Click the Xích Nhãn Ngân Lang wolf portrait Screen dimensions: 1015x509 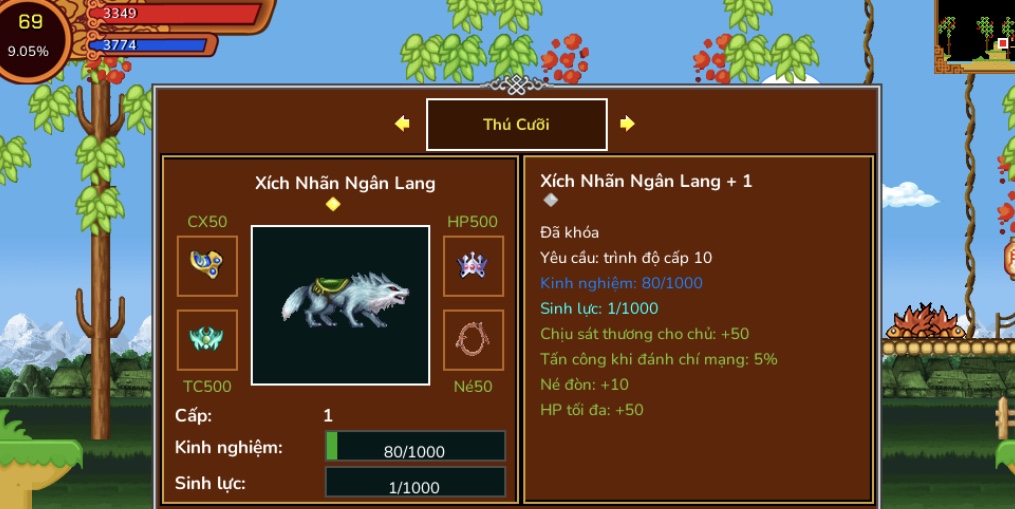coord(340,305)
